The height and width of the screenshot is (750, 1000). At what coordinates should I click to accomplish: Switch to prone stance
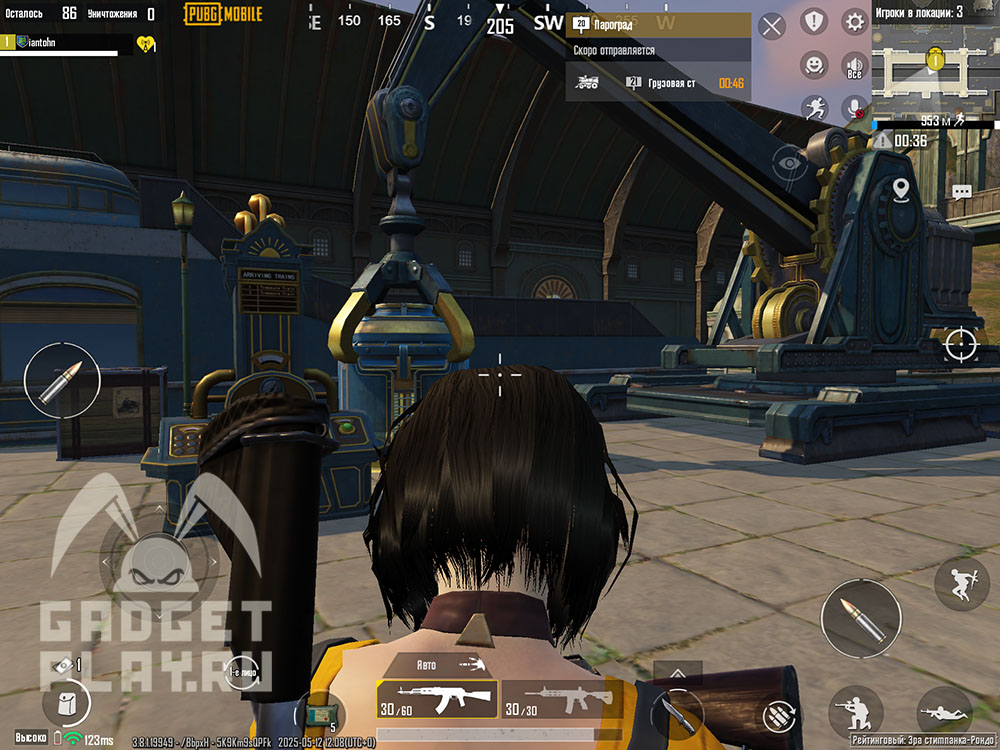pos(943,712)
